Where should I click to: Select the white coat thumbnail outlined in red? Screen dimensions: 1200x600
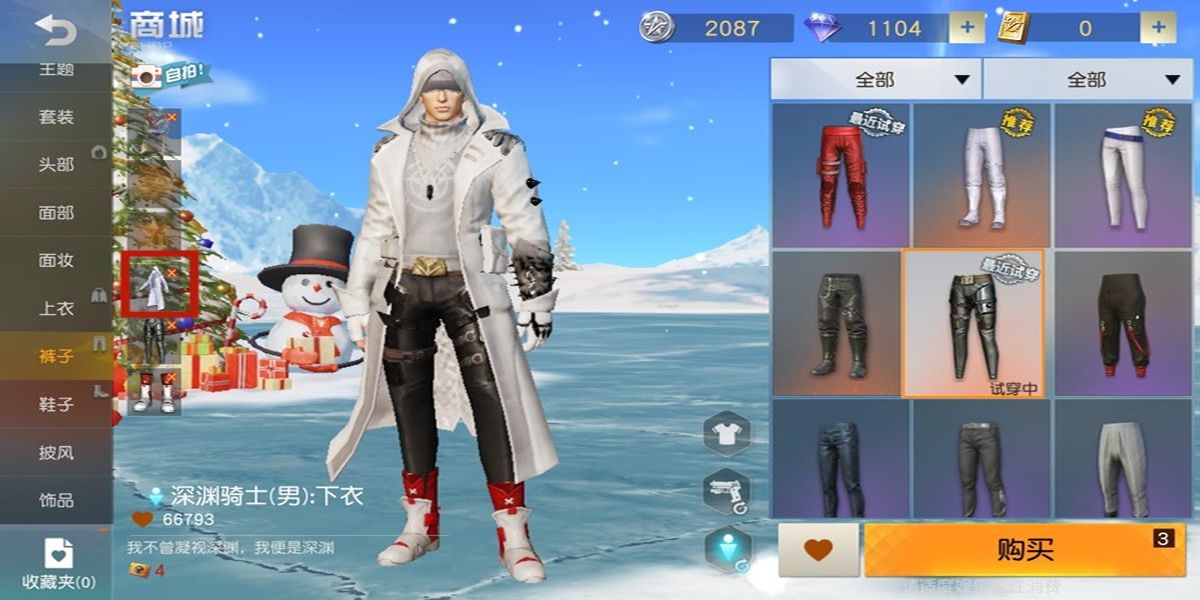pos(155,283)
